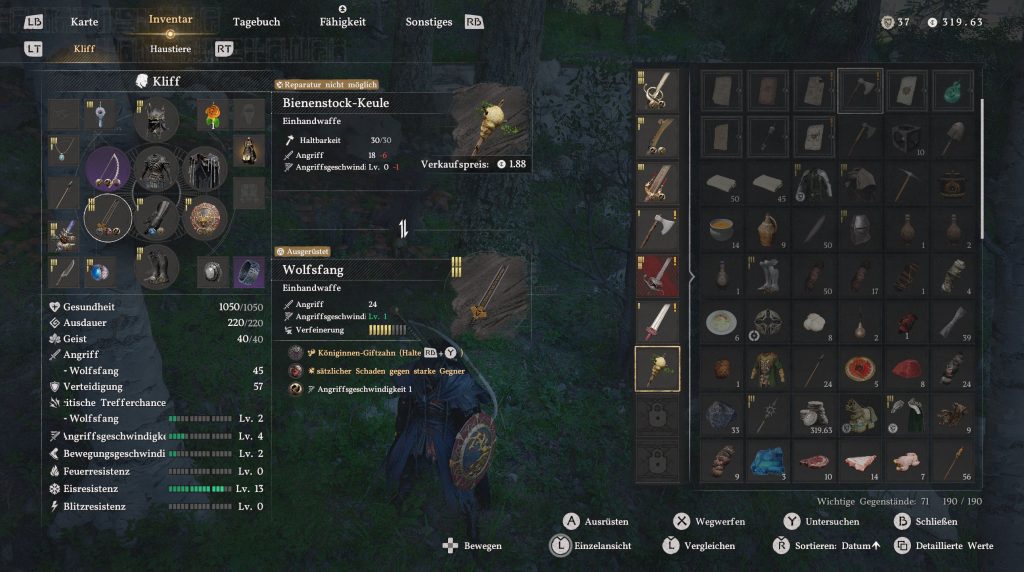Choose the red-backed sword in weapon list

(x=657, y=276)
